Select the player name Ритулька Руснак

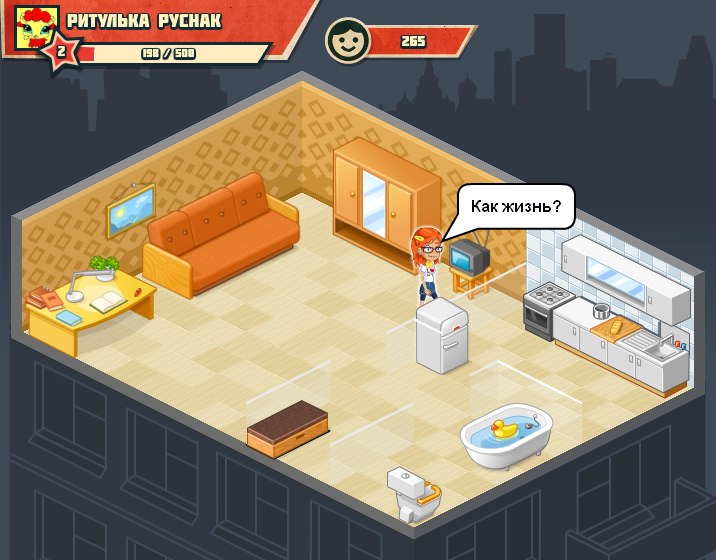pyautogui.click(x=144, y=21)
